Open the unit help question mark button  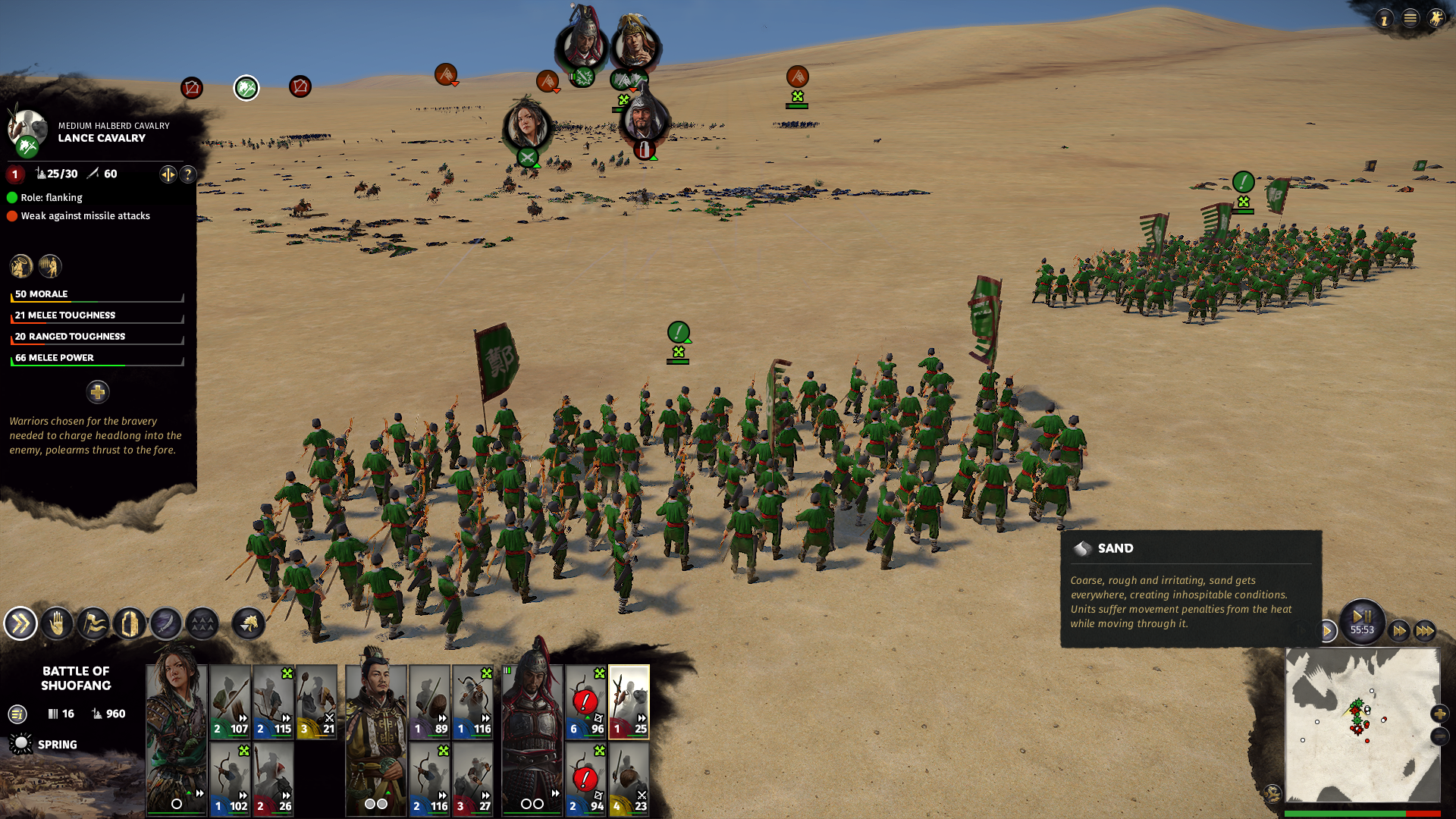click(x=188, y=174)
